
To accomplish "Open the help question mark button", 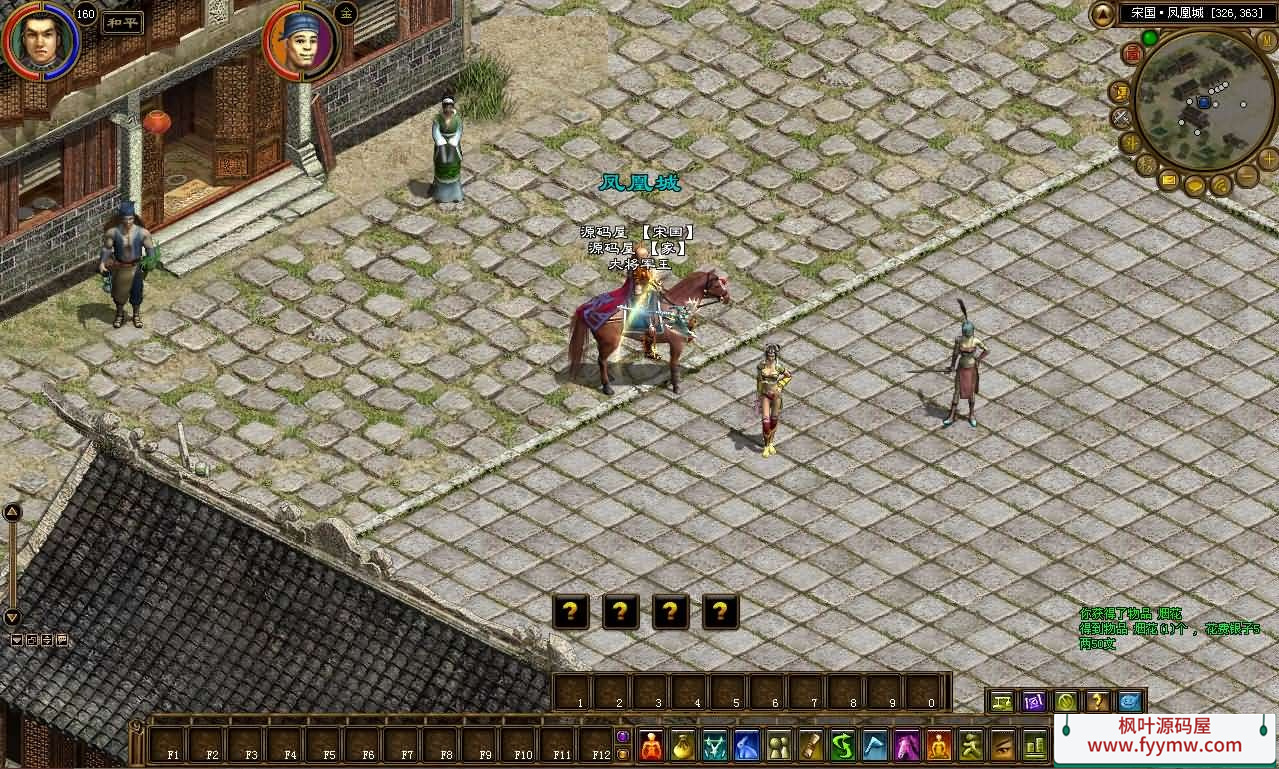I will [x=1097, y=701].
